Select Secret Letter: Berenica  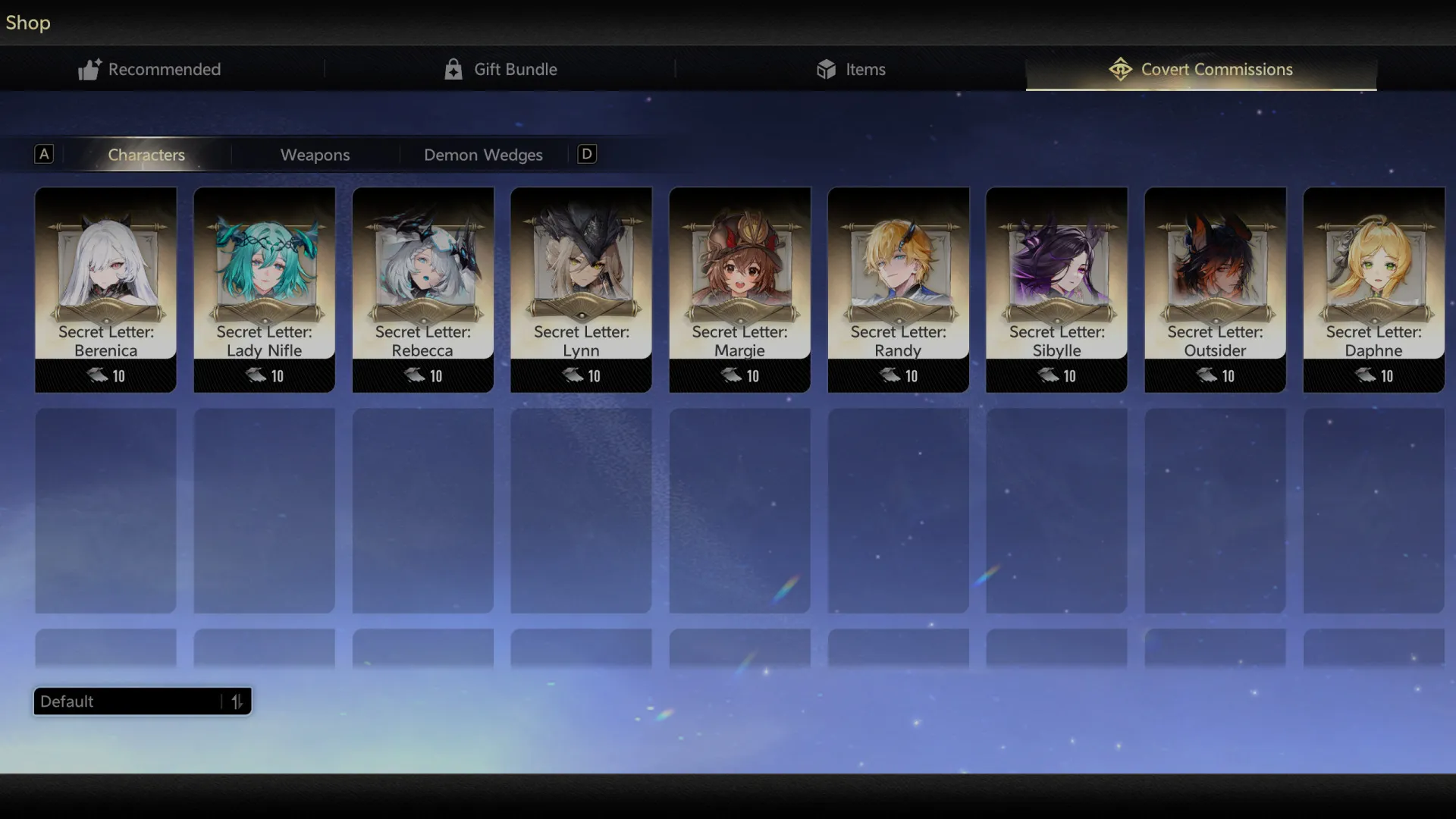tap(105, 289)
